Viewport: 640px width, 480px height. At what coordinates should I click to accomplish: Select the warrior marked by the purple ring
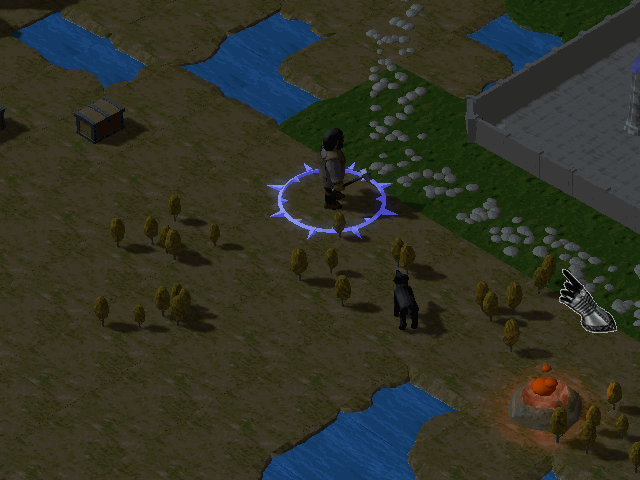[333, 168]
